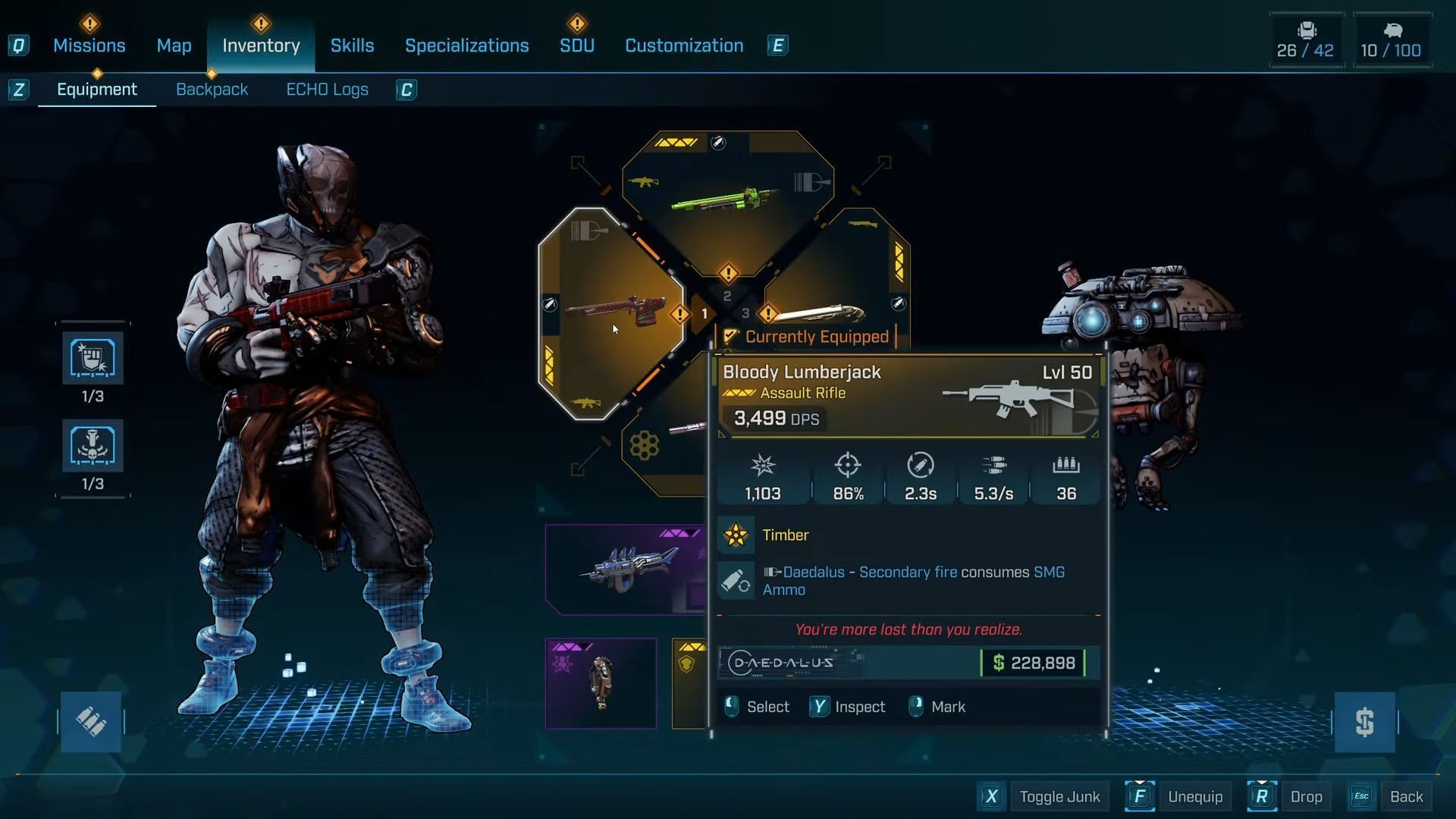Select the Bloody Lumberjack weapon slot
Screen dimensions: 1456x819
611,312
